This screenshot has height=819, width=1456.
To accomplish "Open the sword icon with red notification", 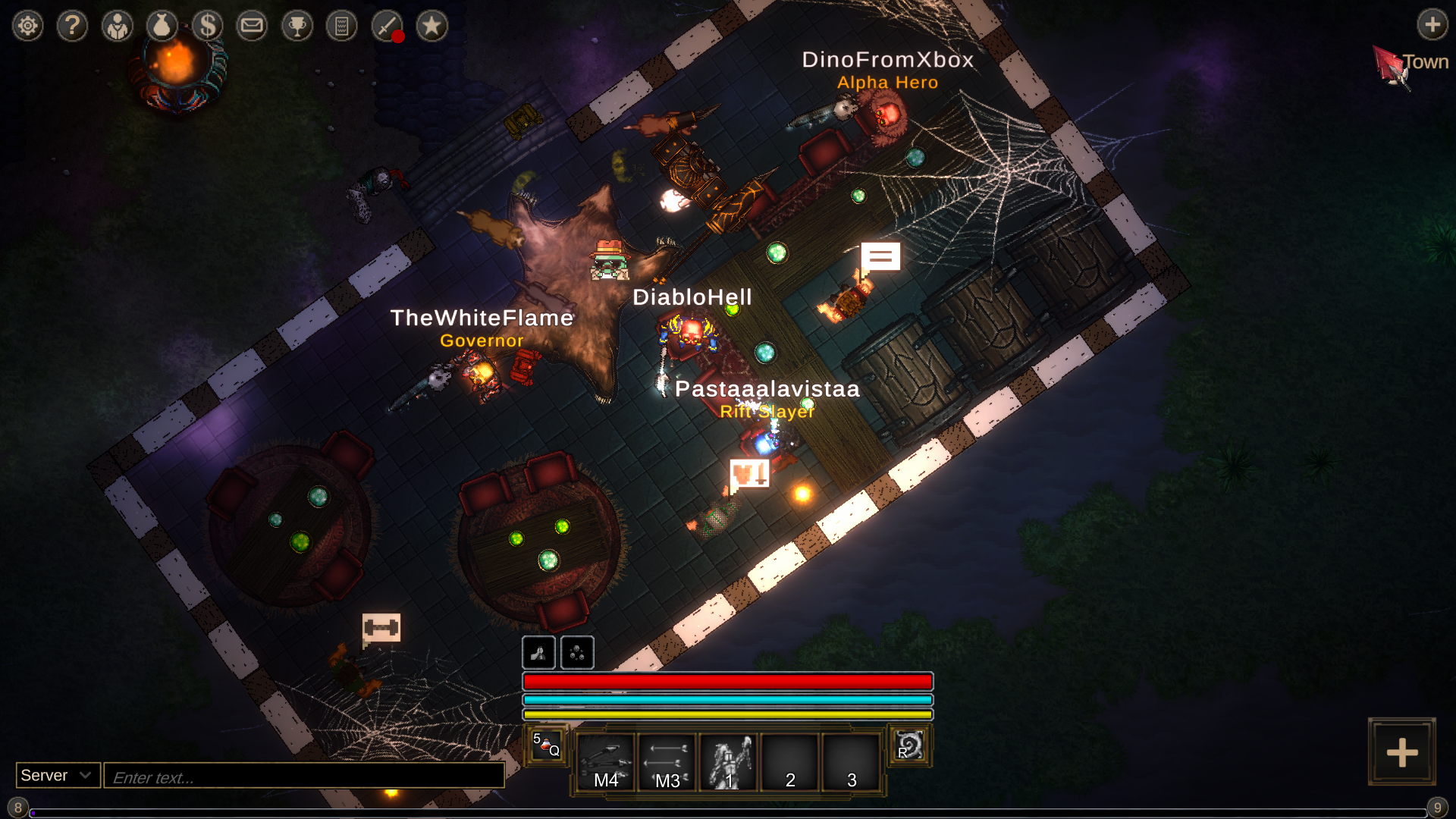I will tap(388, 27).
